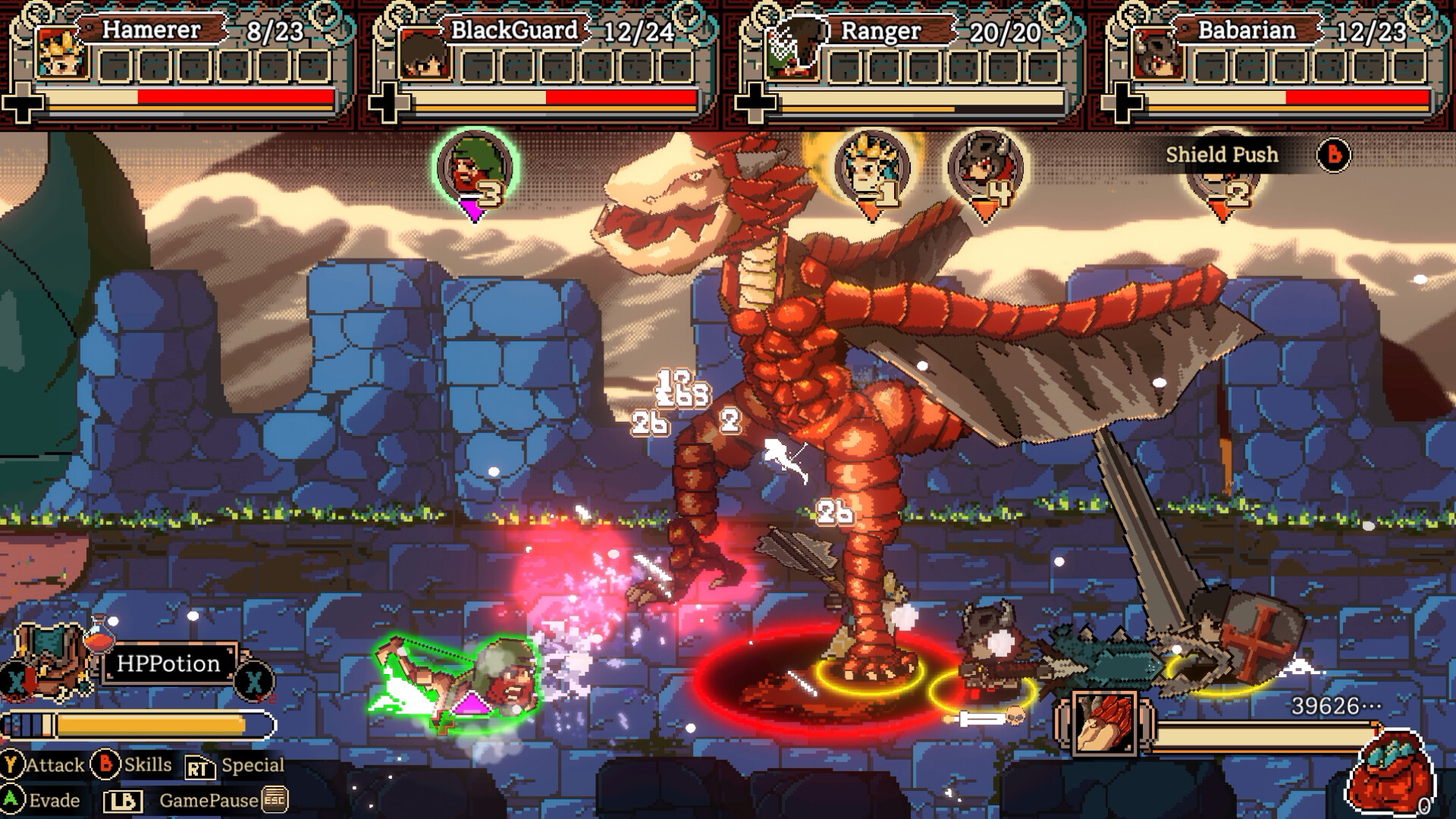The image size is (1456, 819).
Task: Click the B Skills control icon
Action: click(x=104, y=765)
